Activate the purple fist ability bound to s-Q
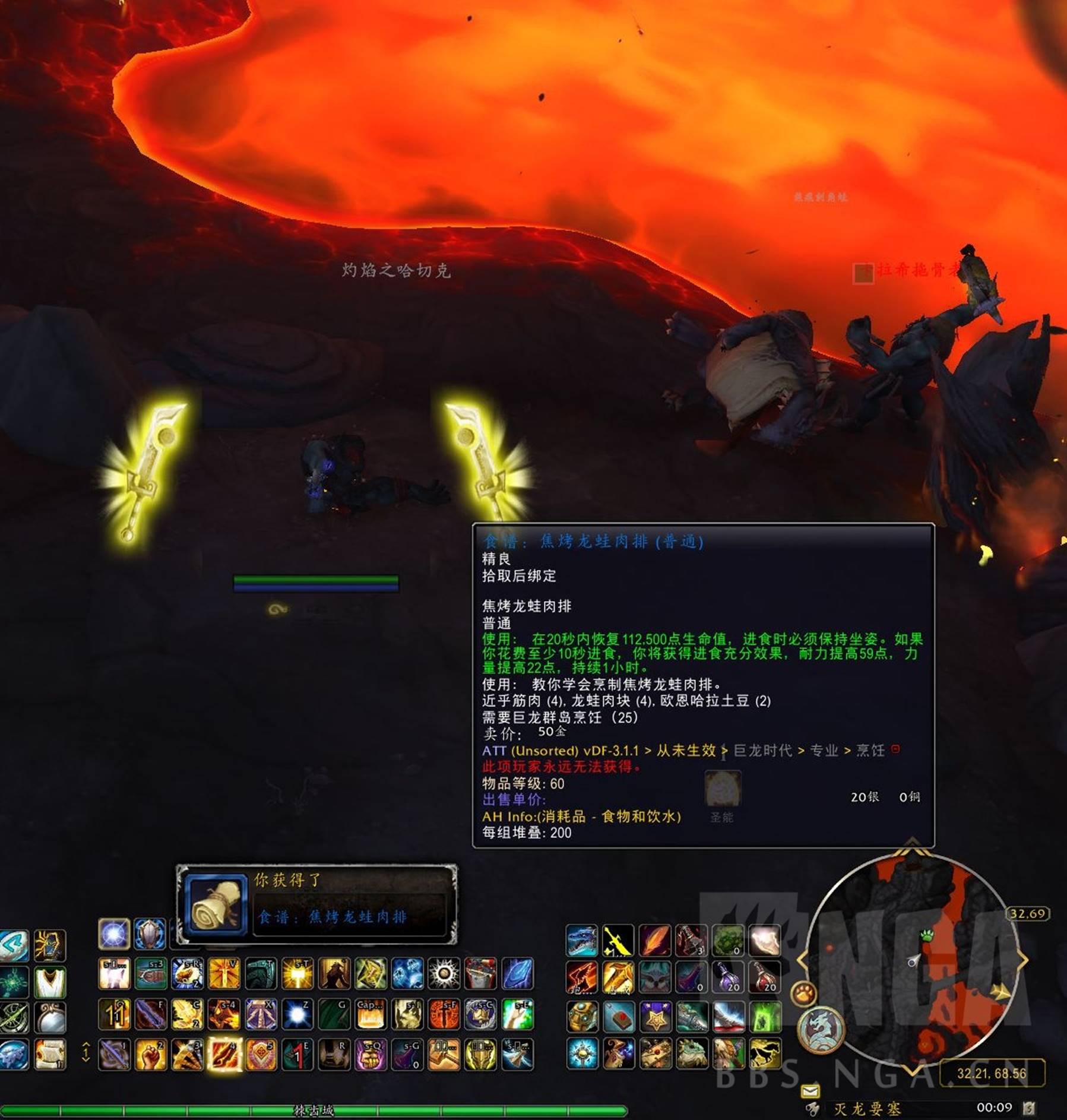The image size is (1067, 1120). click(371, 1054)
